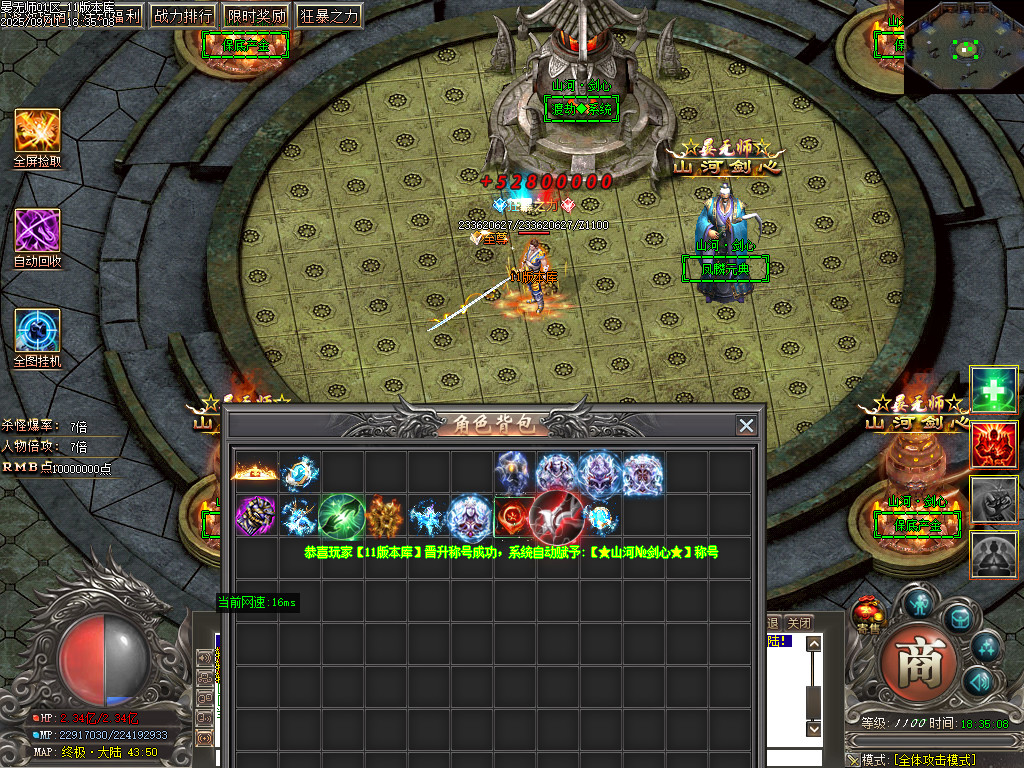
Task: Open the 限时奖励 timed rewards
Action: [x=255, y=16]
